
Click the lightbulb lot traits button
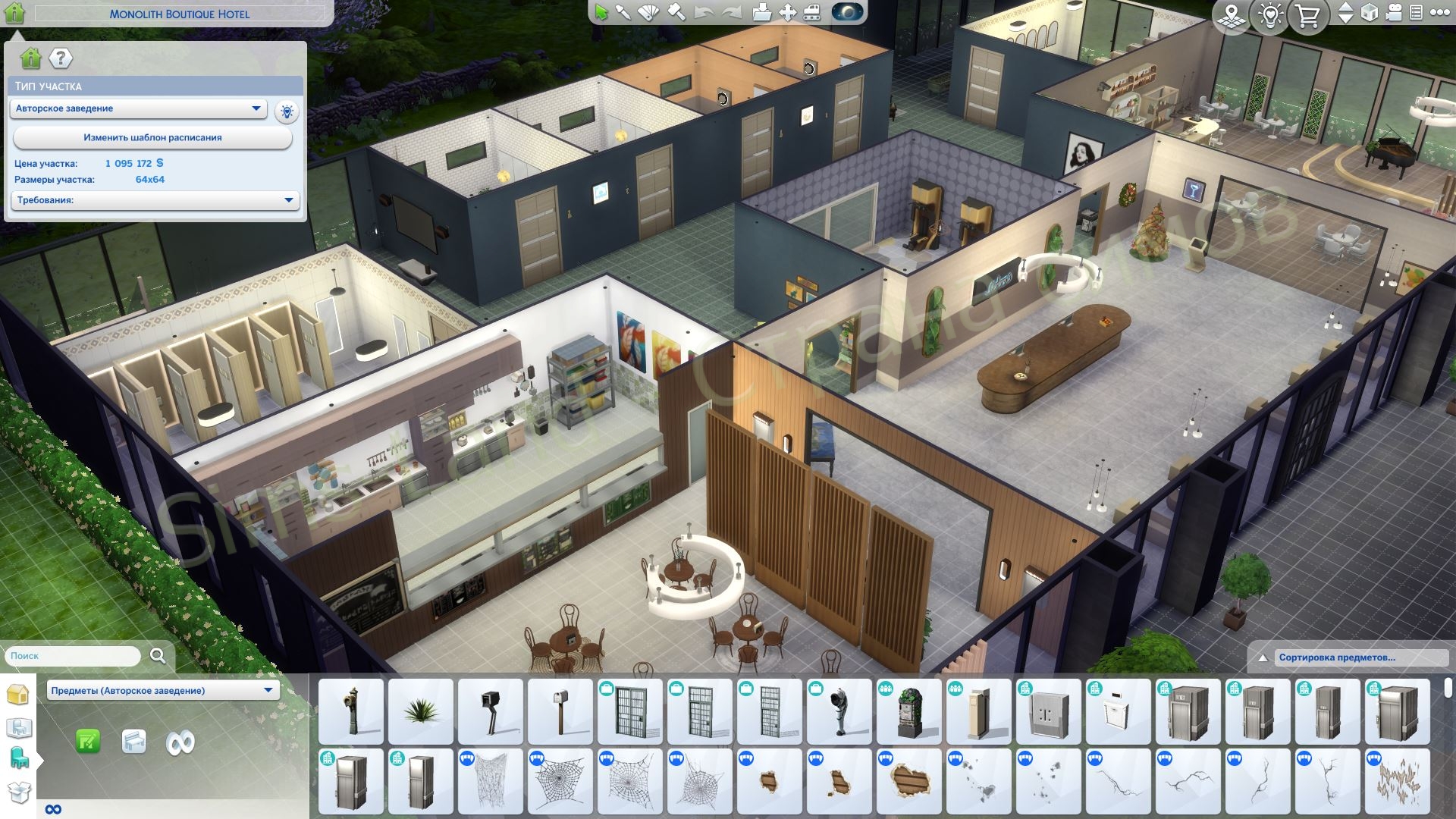tap(287, 112)
